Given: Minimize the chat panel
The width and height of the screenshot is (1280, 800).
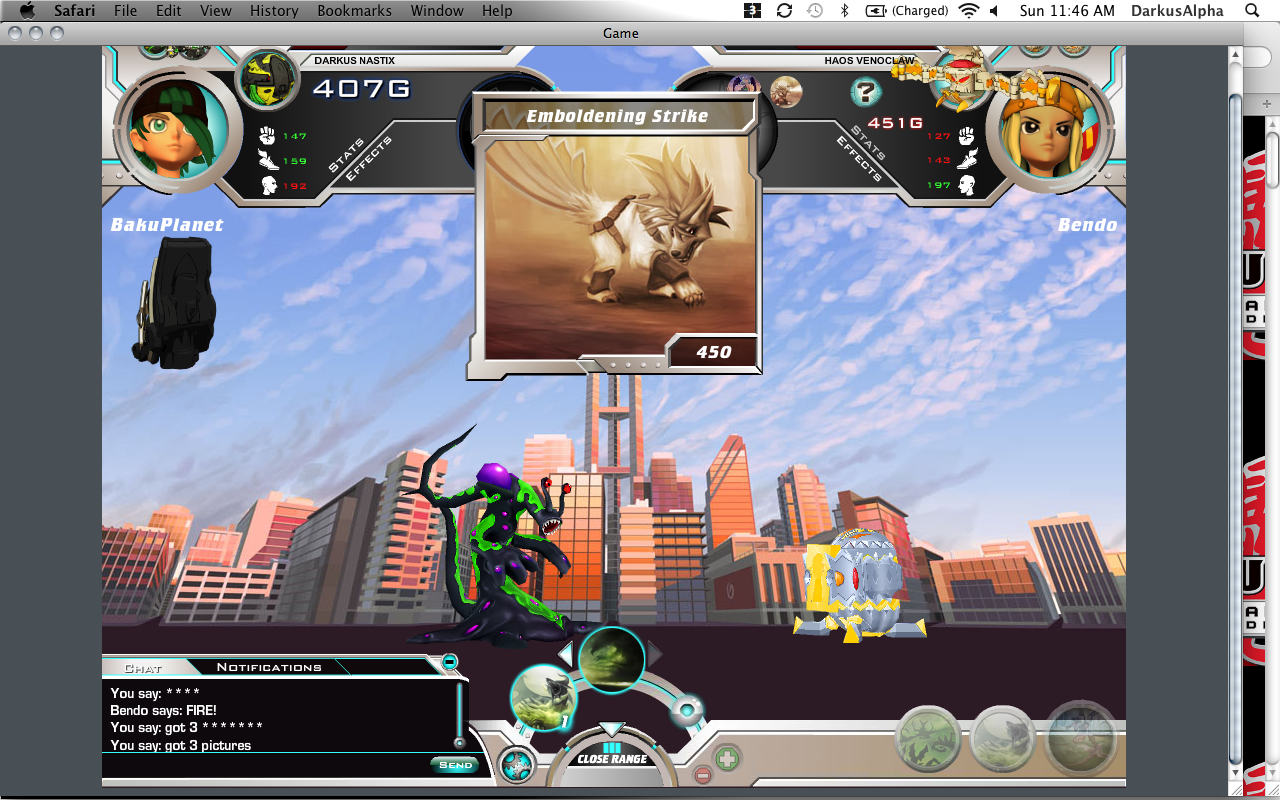Looking at the screenshot, I should coord(450,661).
